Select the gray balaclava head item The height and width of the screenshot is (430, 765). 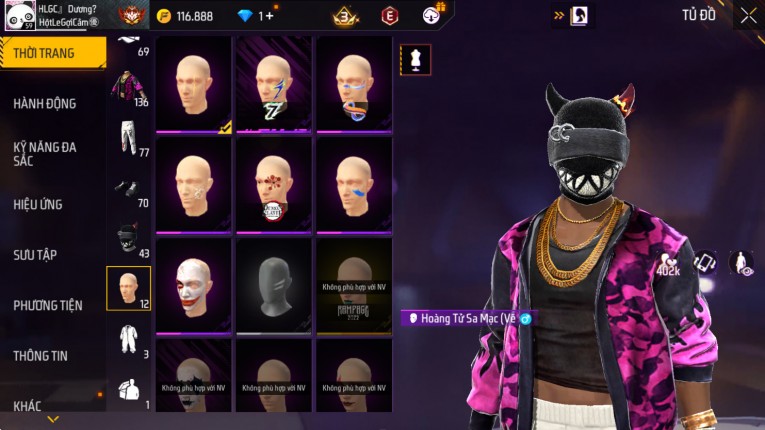pos(273,285)
